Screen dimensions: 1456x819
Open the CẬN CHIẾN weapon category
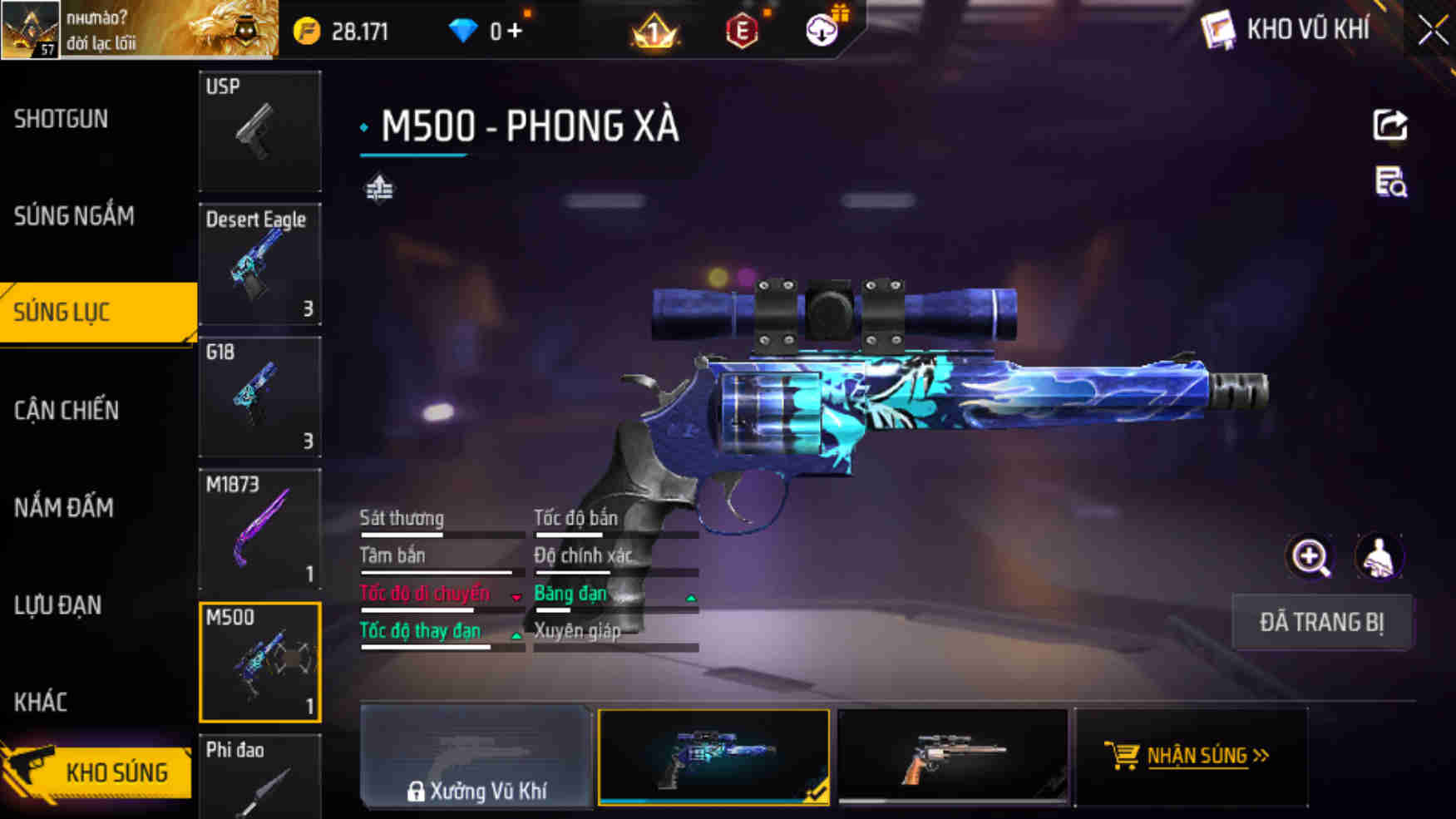pyautogui.click(x=67, y=411)
